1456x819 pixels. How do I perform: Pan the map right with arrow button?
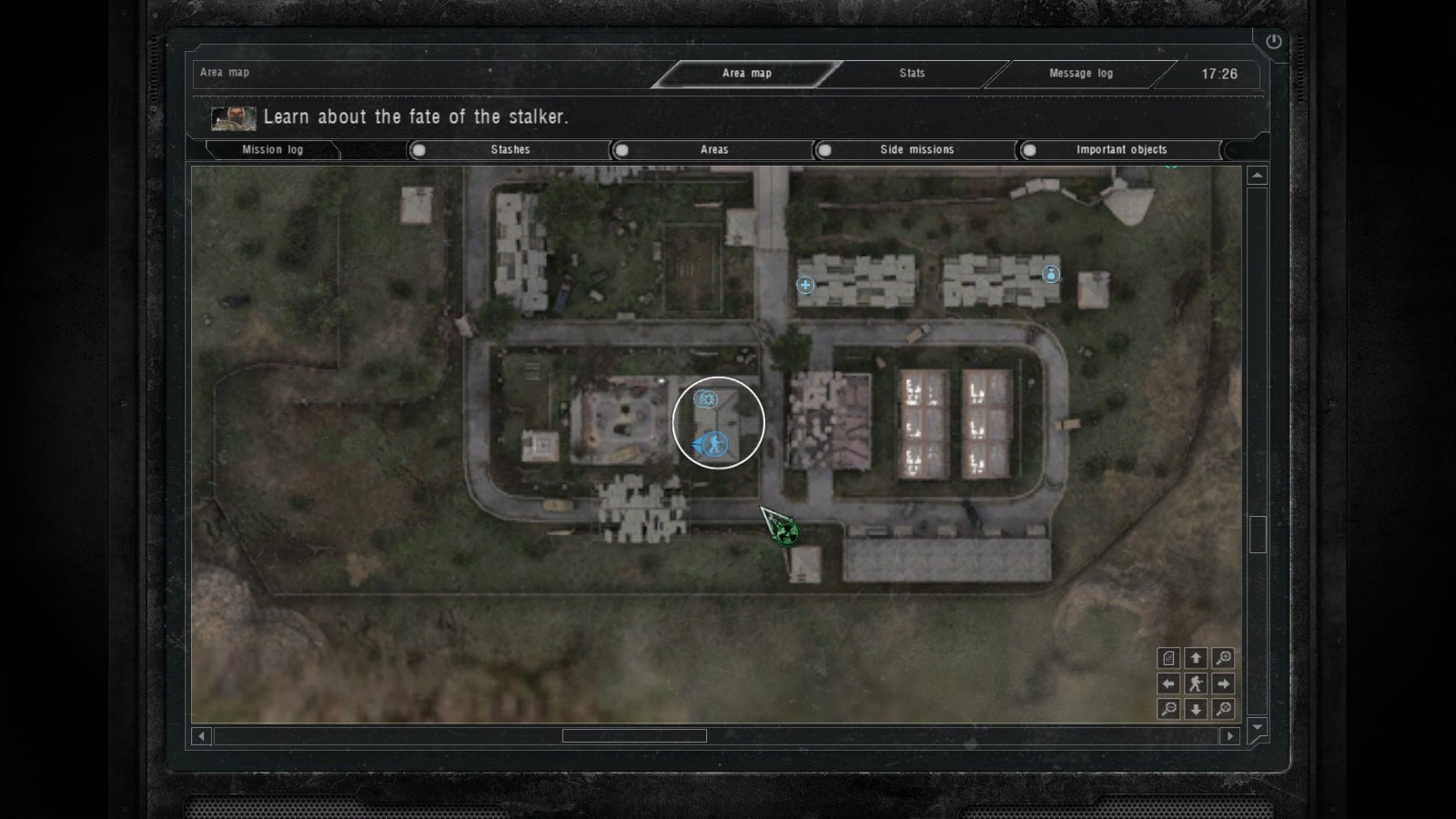(x=1223, y=683)
